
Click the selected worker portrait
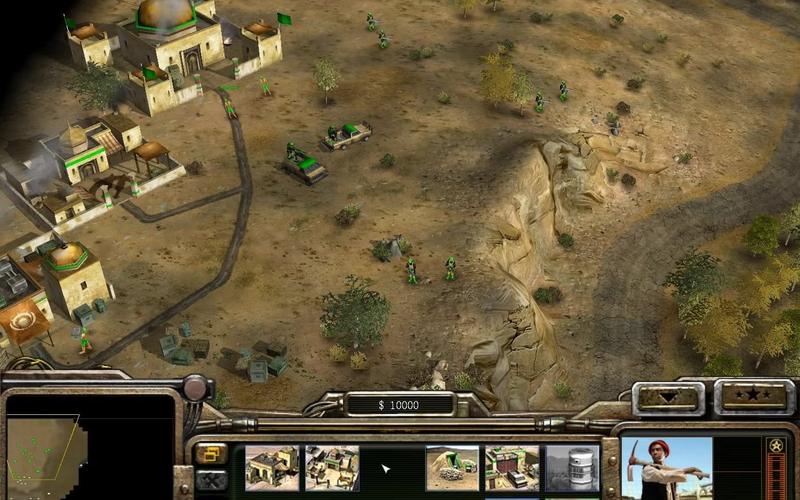pos(667,468)
